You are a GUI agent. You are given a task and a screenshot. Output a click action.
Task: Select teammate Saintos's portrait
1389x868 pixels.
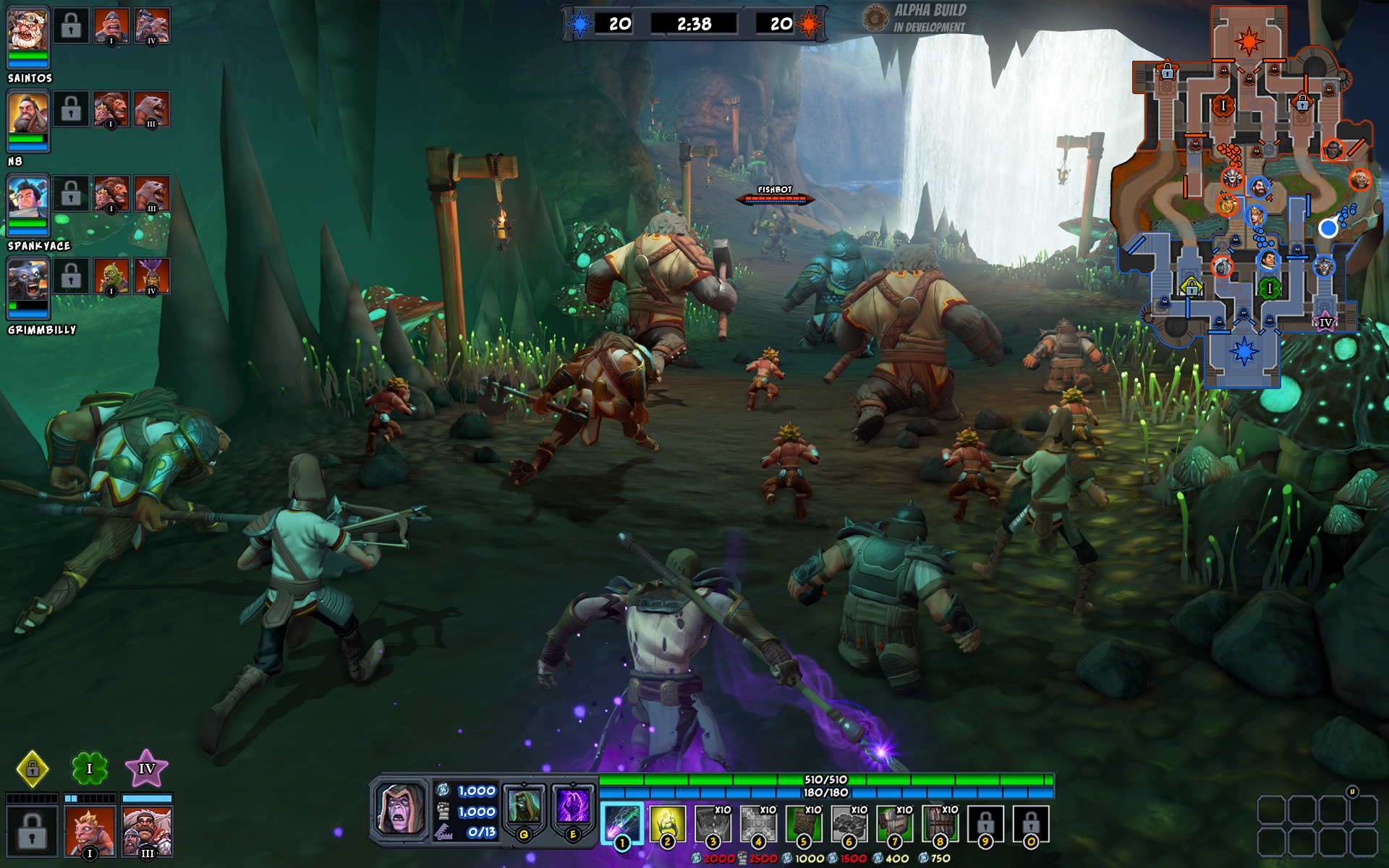(28, 29)
